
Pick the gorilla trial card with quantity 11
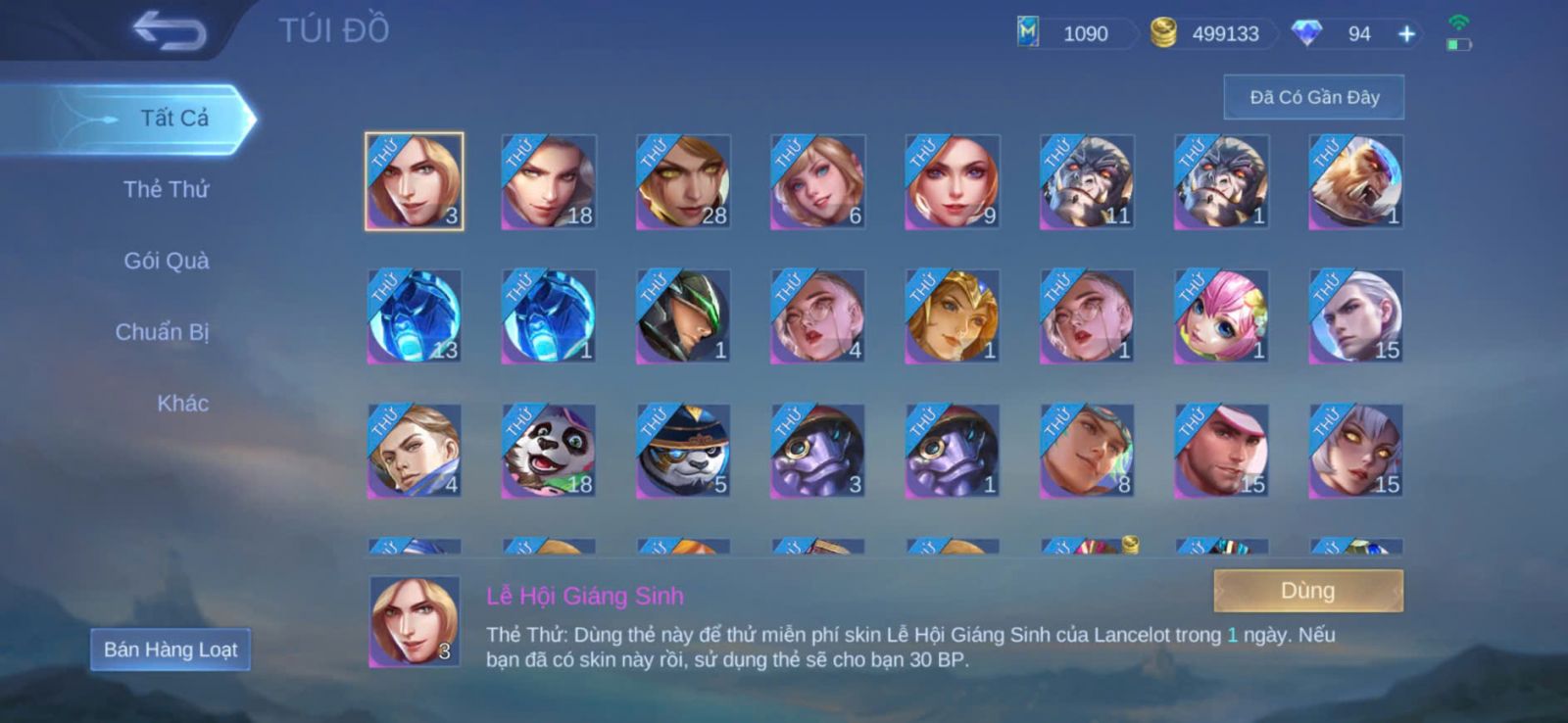(1087, 182)
